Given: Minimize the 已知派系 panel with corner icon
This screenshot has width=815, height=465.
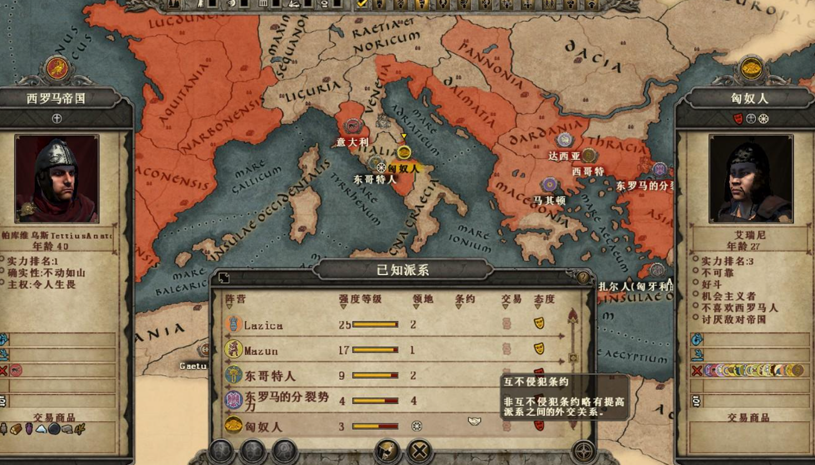Looking at the screenshot, I should click(224, 278).
